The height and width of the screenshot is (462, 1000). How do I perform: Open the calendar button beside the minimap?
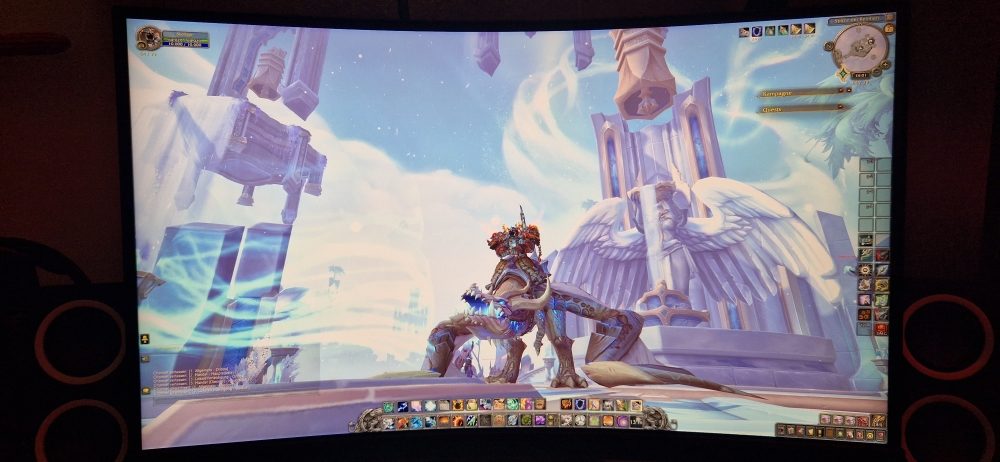888,29
